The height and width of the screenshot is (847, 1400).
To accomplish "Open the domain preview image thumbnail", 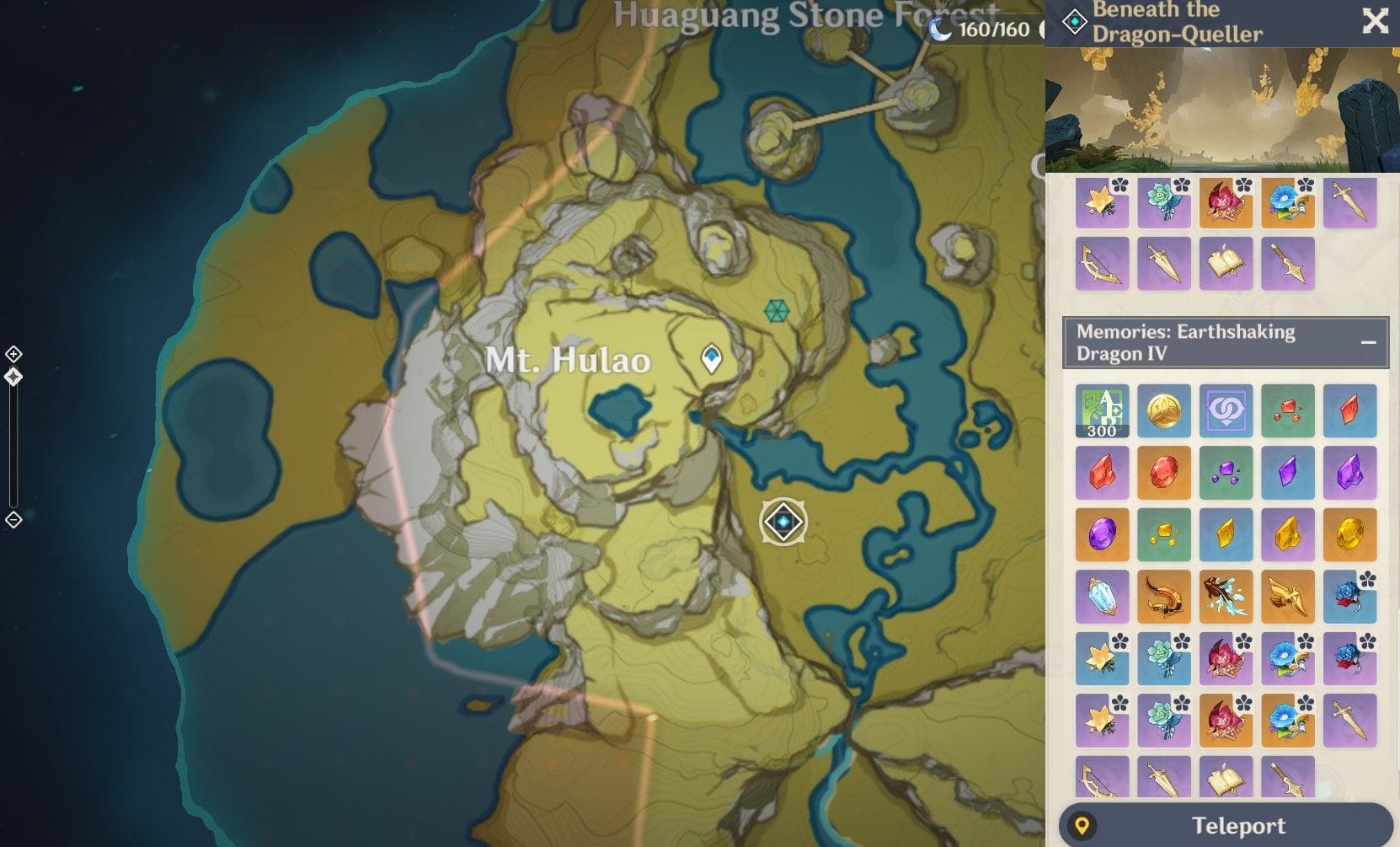I will click(x=1221, y=110).
